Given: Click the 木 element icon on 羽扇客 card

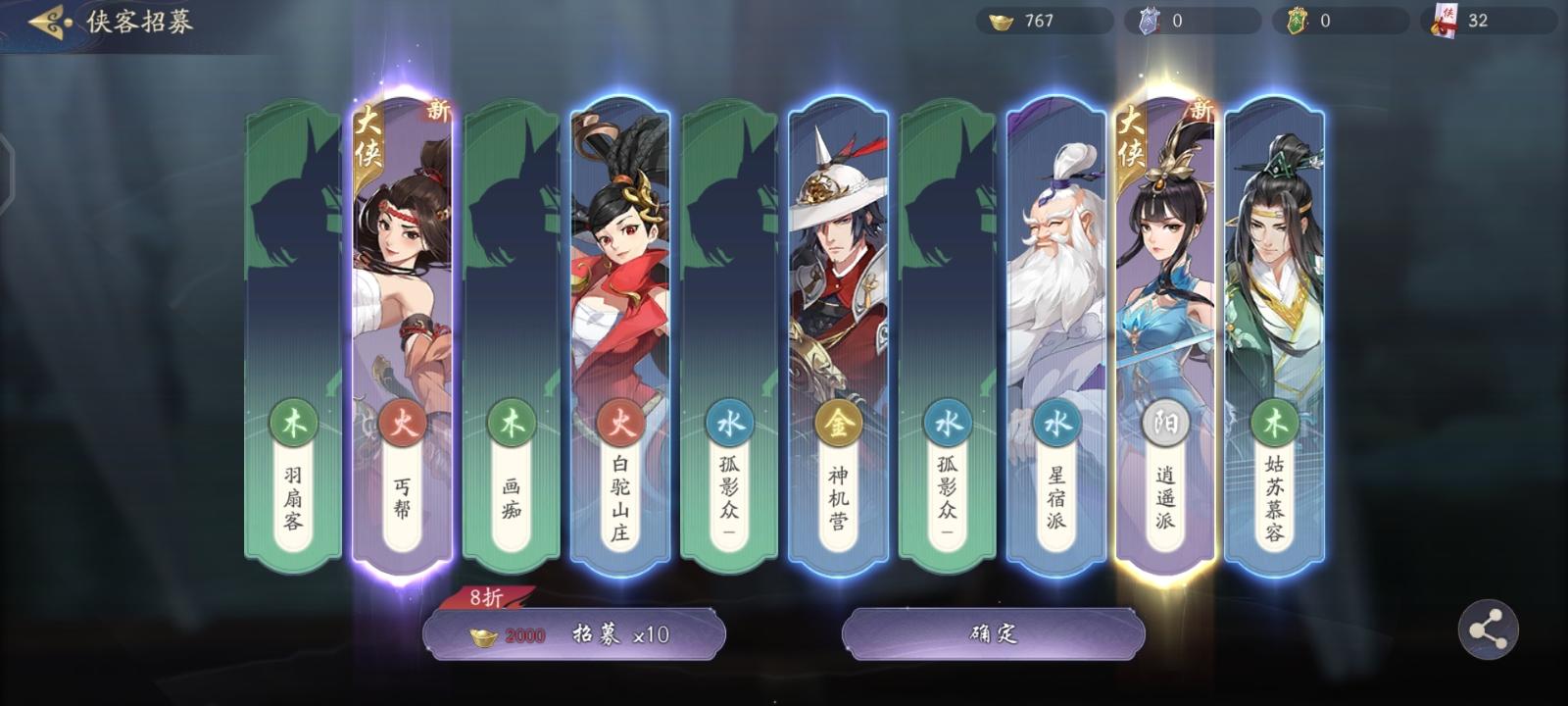Looking at the screenshot, I should pyautogui.click(x=291, y=425).
